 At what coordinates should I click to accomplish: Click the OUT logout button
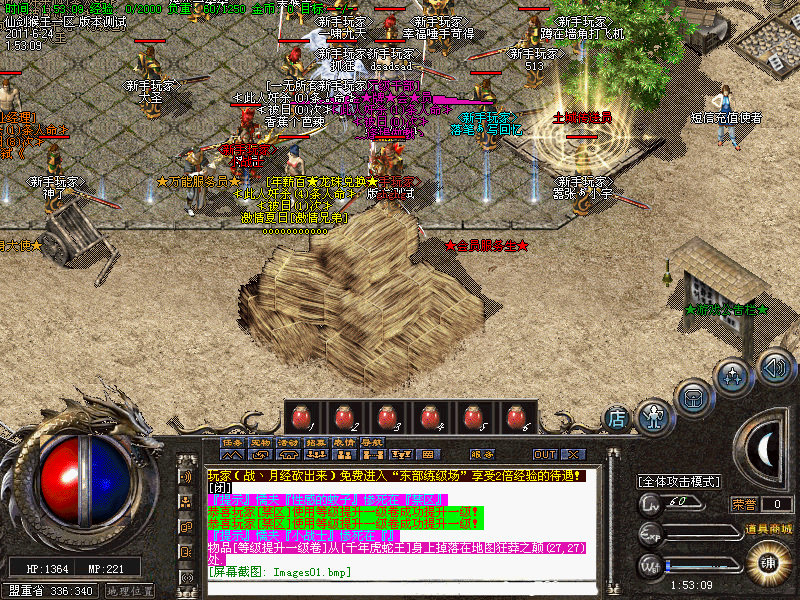(545, 454)
